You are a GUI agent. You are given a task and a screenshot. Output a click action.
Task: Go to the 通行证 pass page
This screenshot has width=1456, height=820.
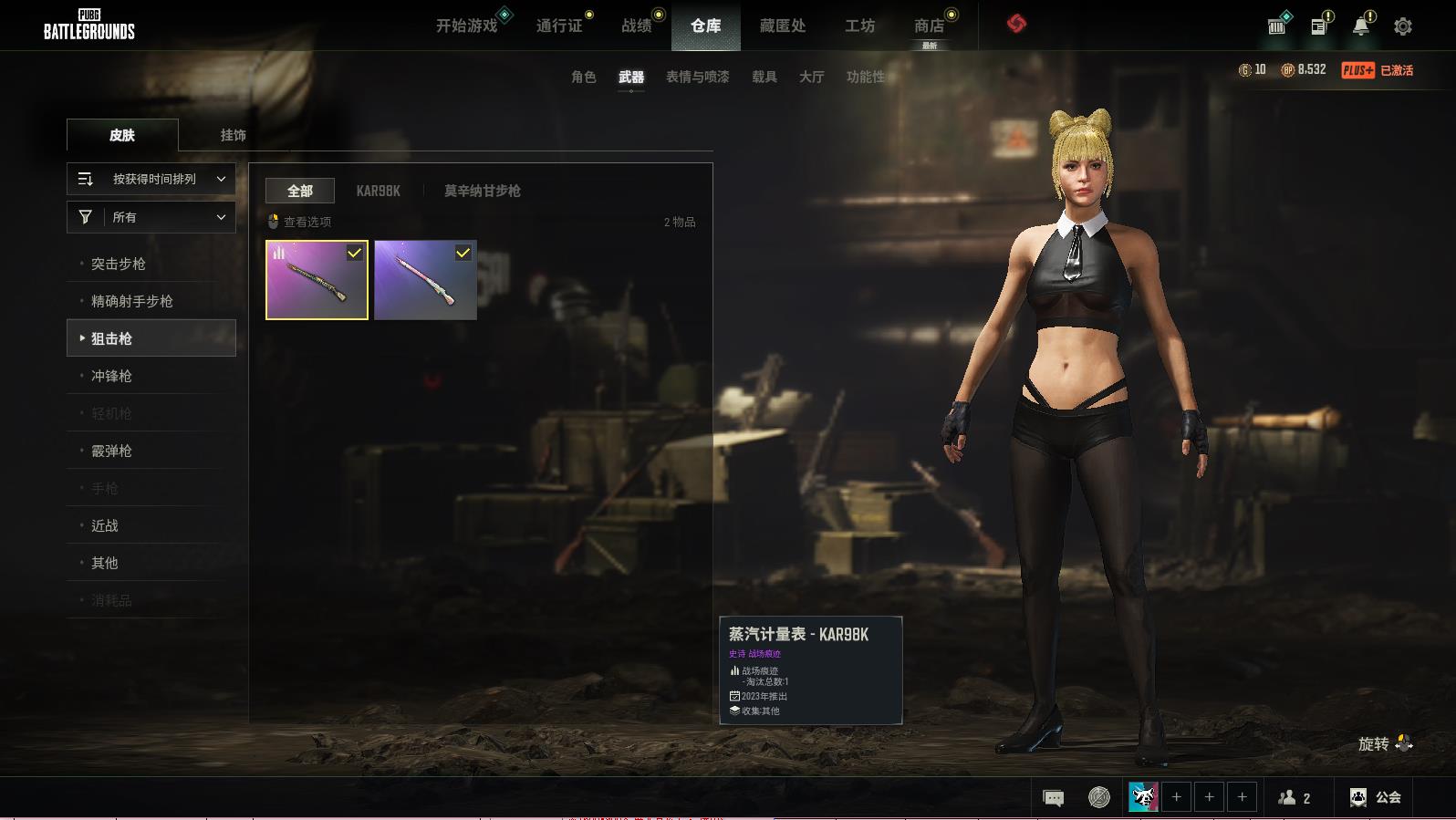[x=559, y=26]
